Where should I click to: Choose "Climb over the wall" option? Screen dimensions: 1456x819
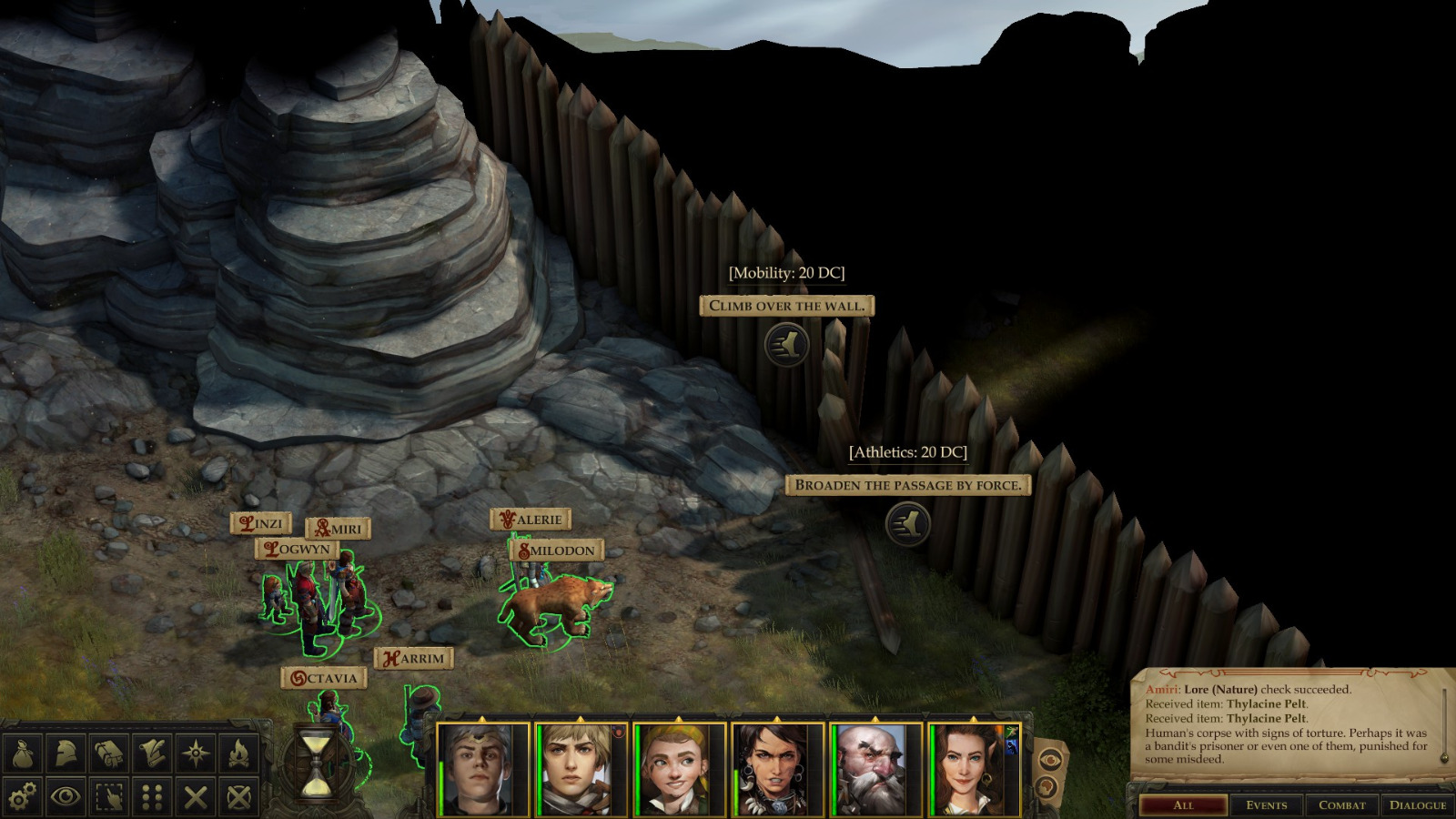[x=786, y=306]
